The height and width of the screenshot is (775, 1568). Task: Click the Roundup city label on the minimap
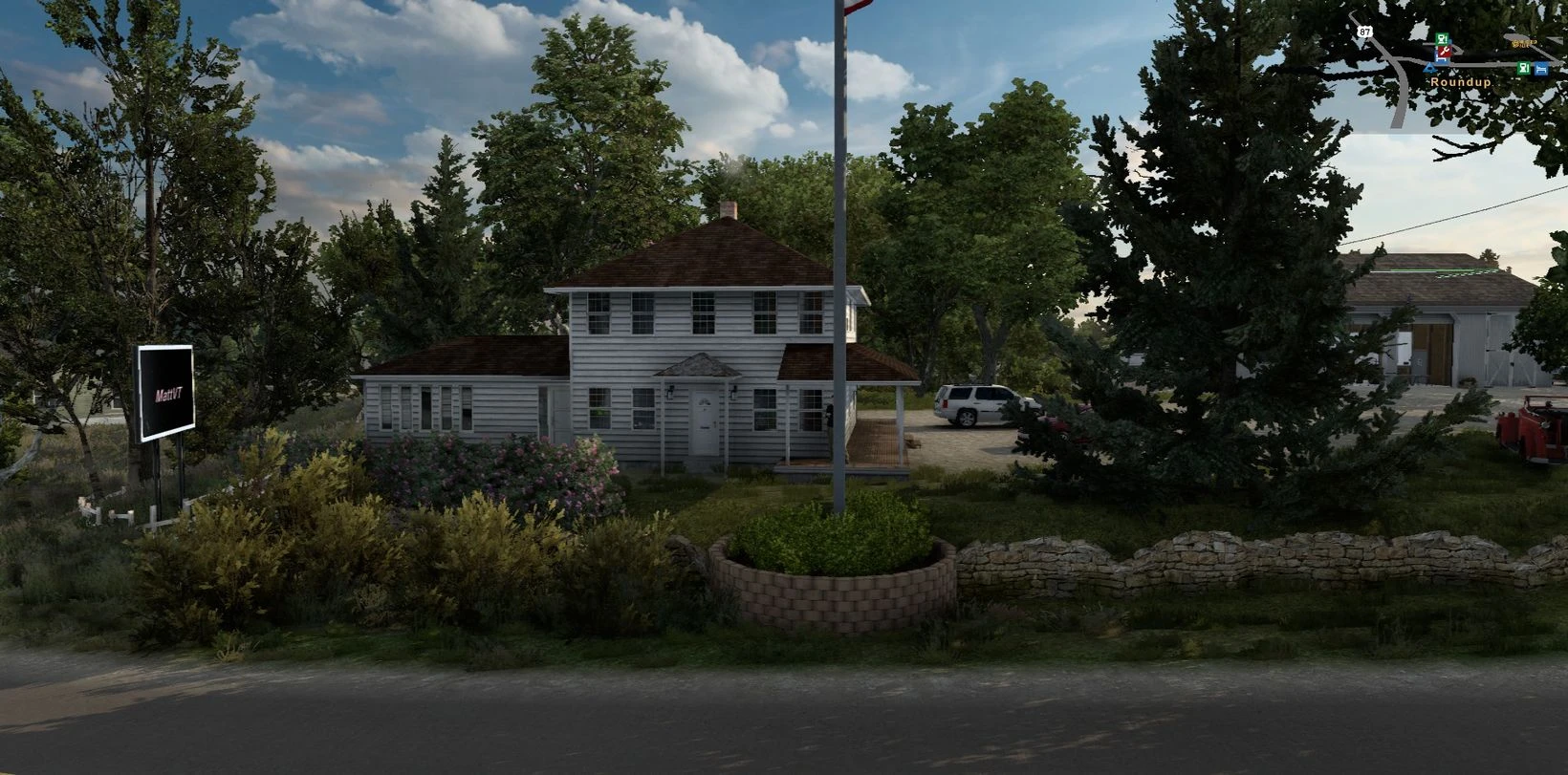(1461, 83)
